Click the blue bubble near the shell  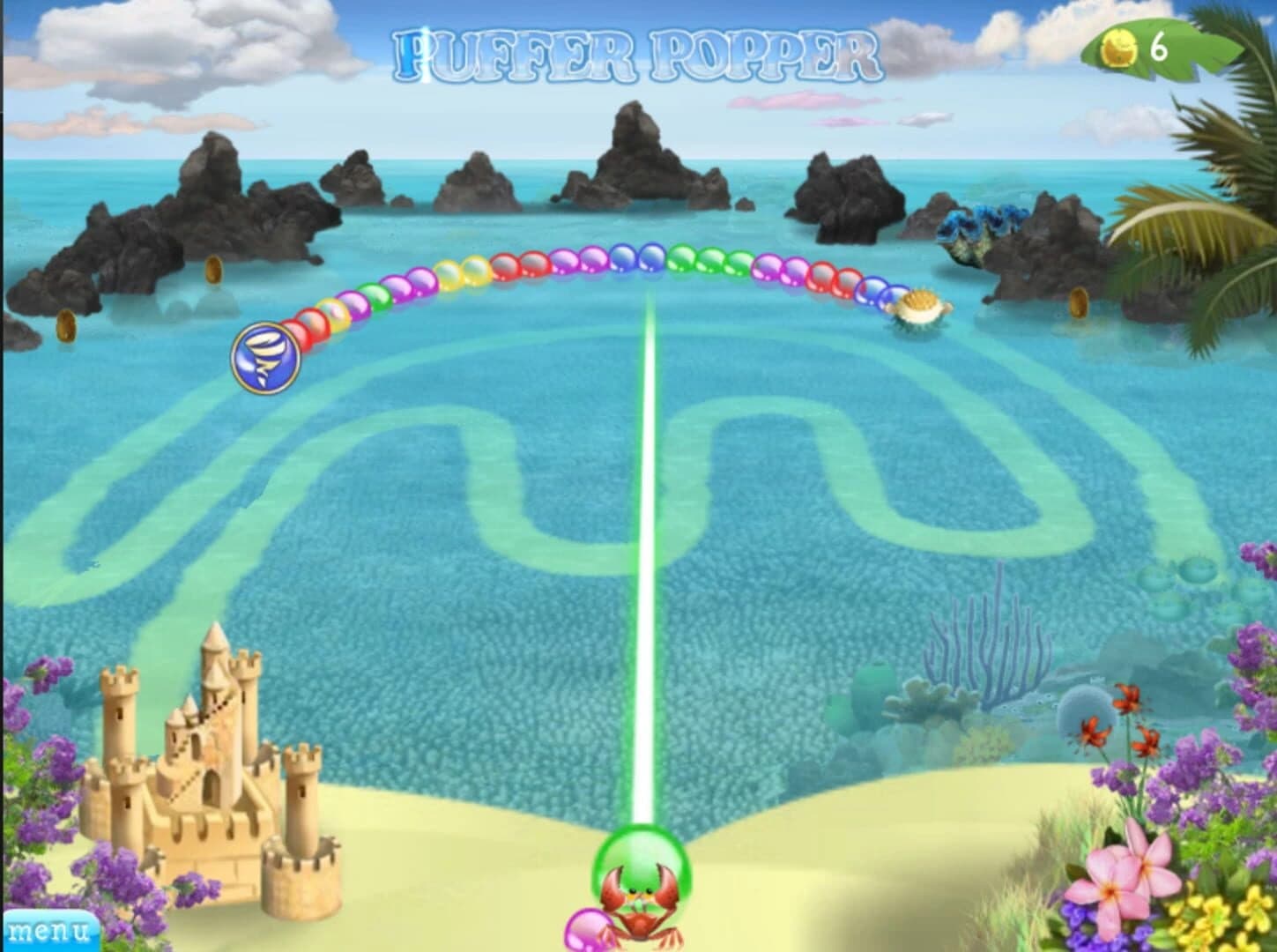(x=872, y=290)
